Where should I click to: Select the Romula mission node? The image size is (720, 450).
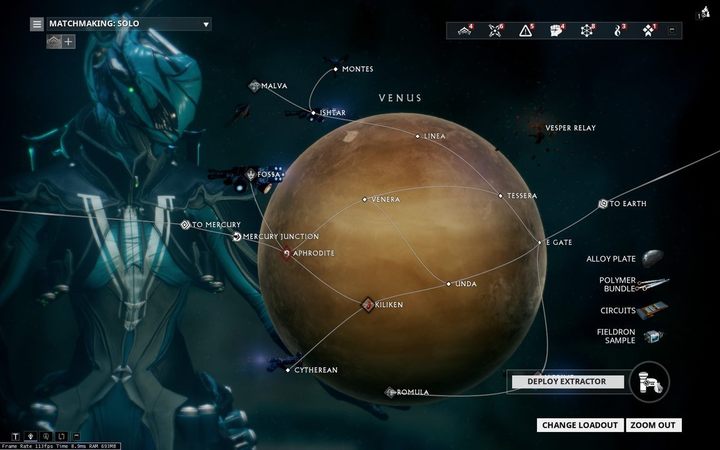coord(390,392)
